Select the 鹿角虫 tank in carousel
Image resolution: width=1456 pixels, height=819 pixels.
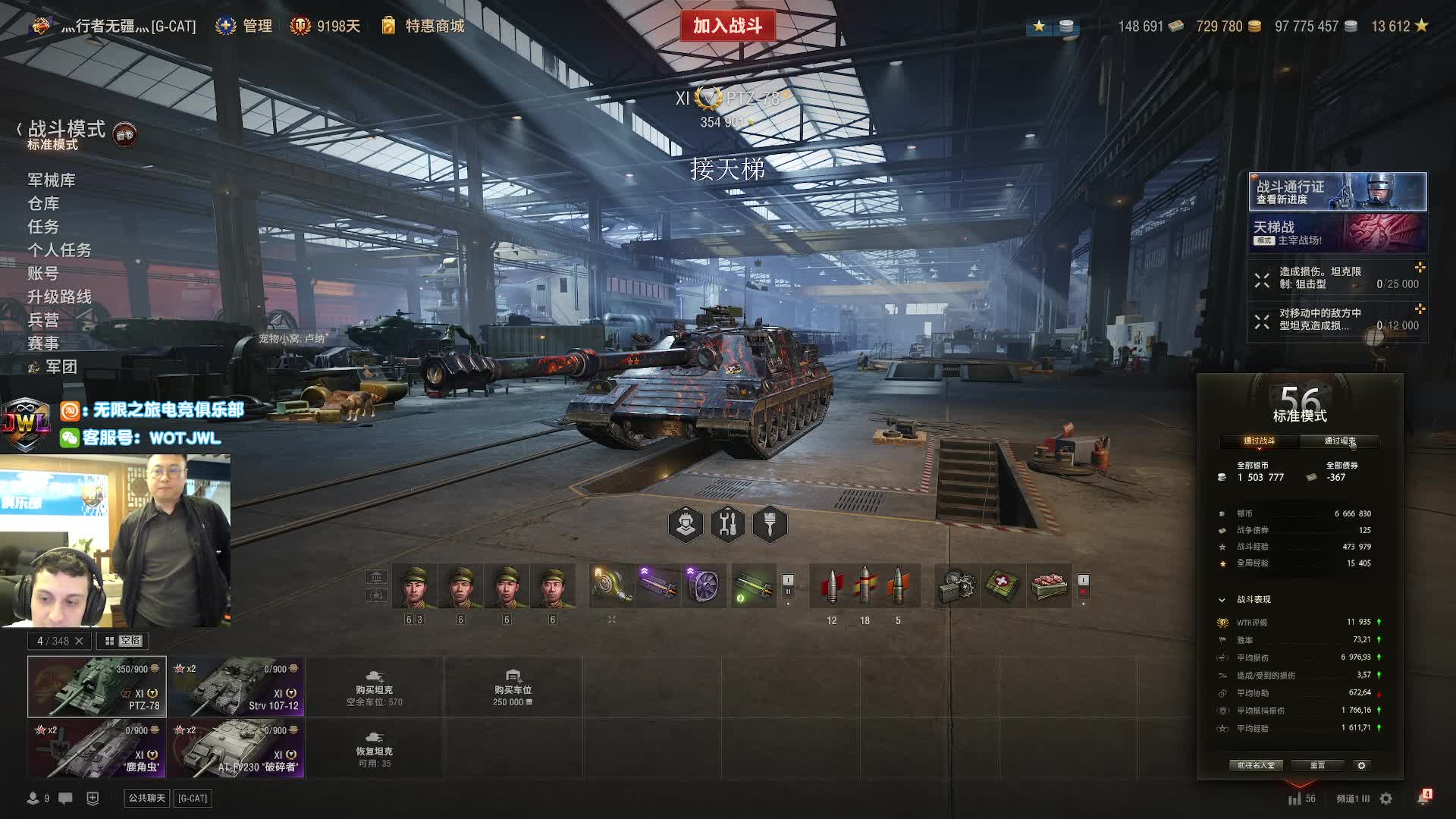(97, 748)
